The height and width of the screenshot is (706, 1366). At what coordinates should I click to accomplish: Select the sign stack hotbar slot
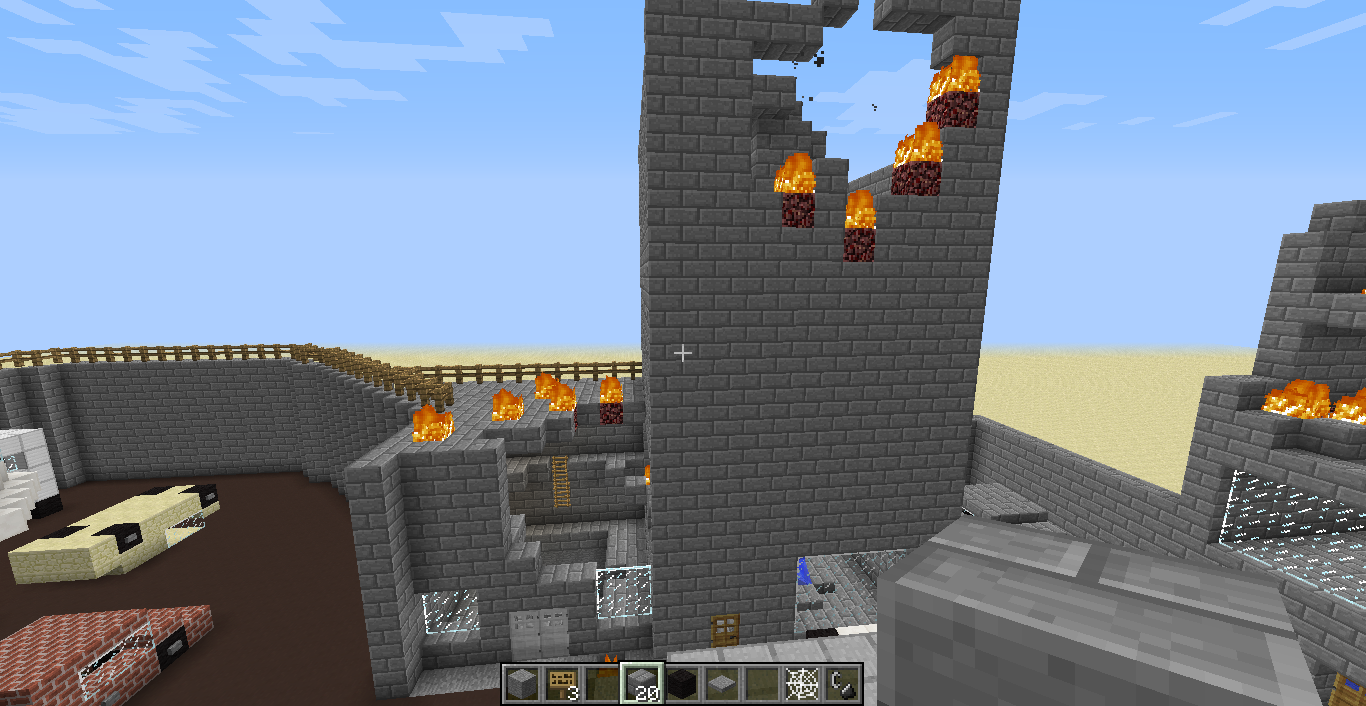(x=560, y=684)
